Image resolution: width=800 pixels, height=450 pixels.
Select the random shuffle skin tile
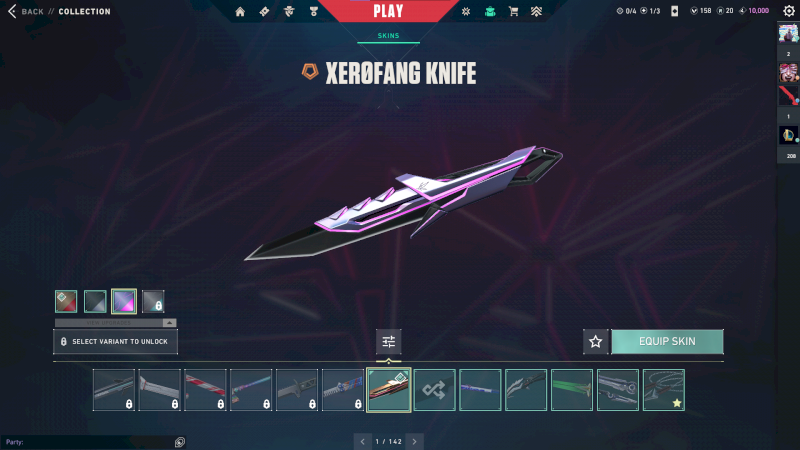[435, 390]
